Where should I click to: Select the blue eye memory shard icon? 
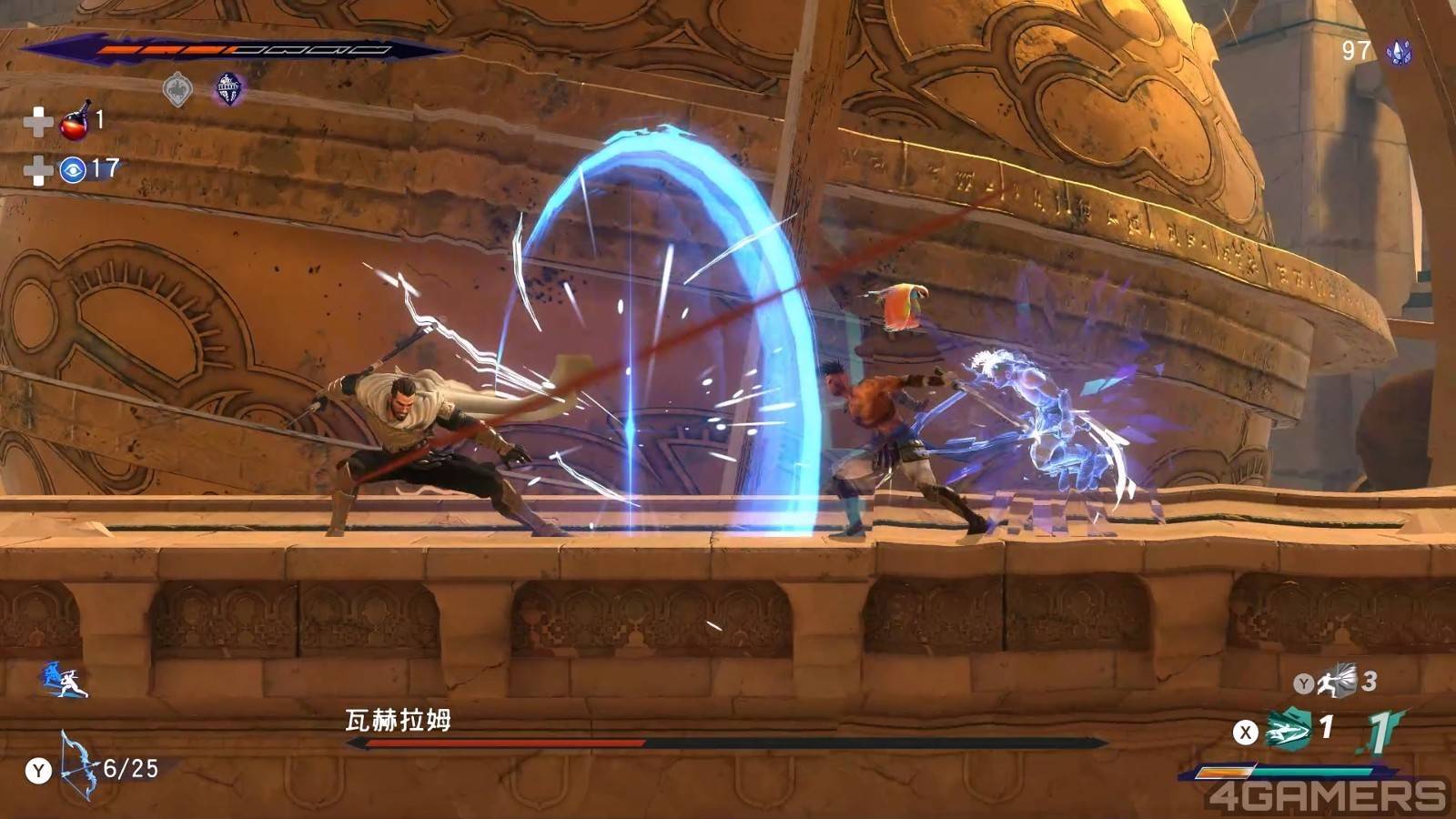(73, 169)
